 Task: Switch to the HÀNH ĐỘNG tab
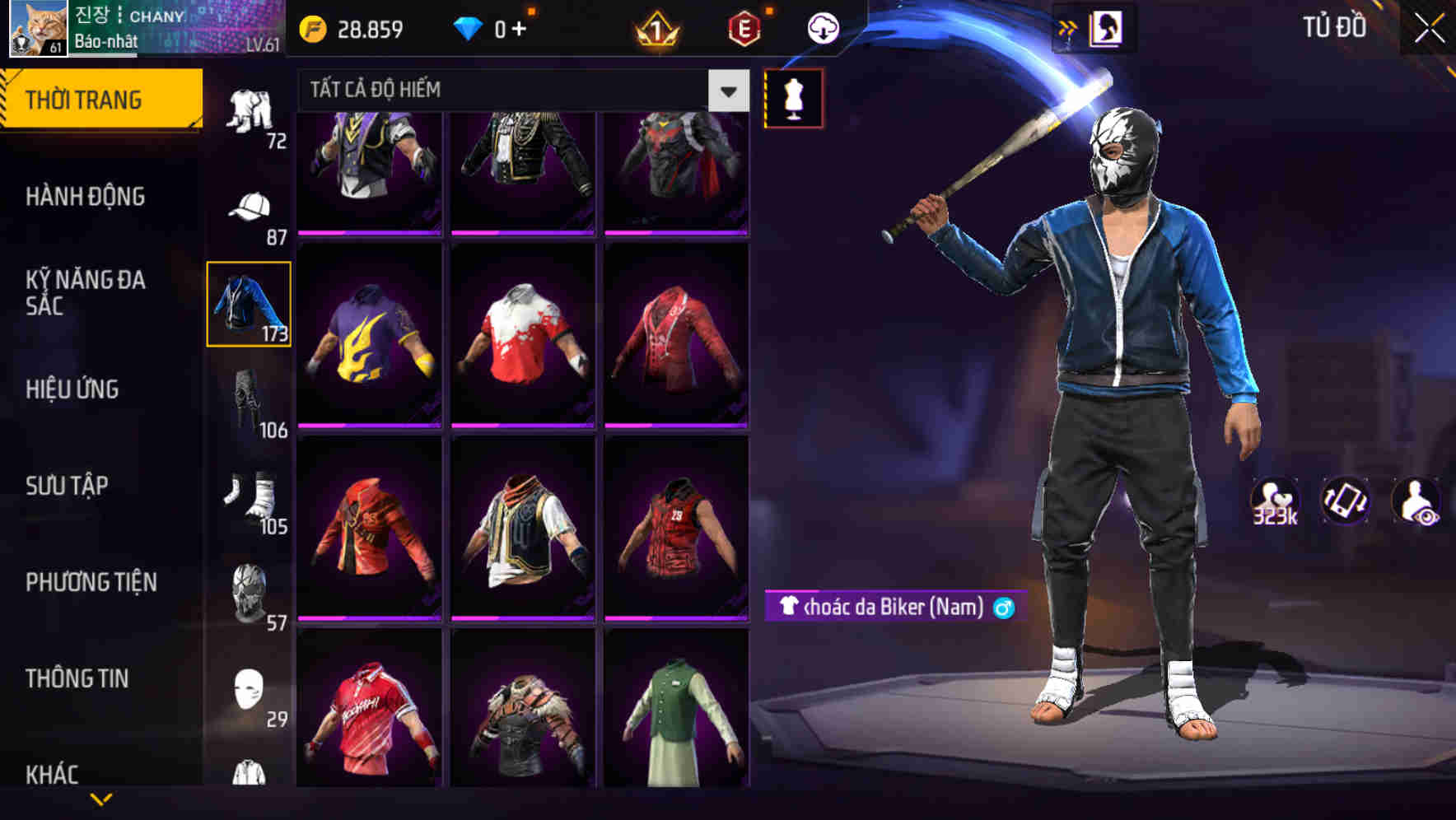[86, 197]
